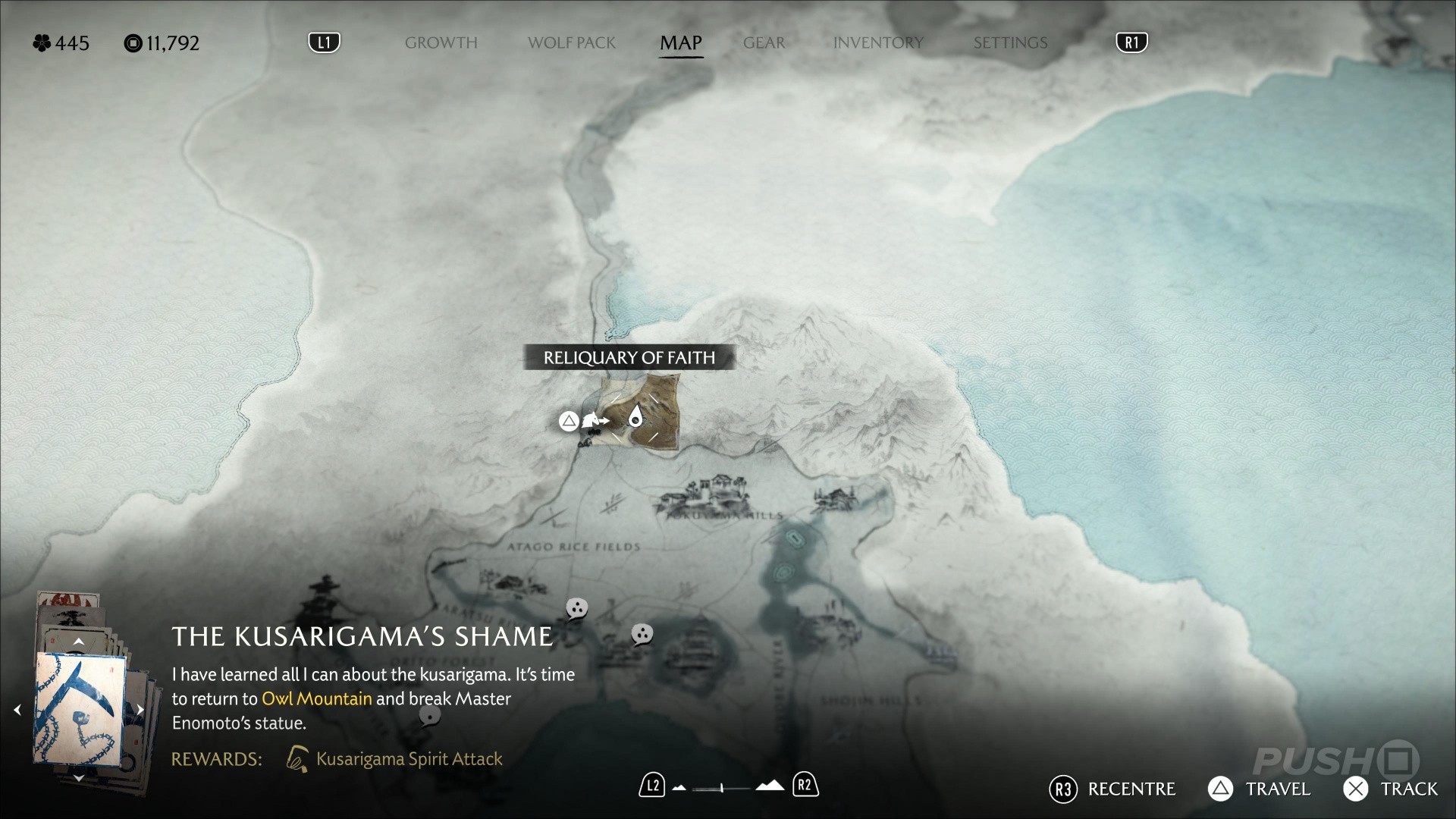Click the Reliquary of Faith label
Viewport: 1456px width, 819px height.
pos(629,358)
